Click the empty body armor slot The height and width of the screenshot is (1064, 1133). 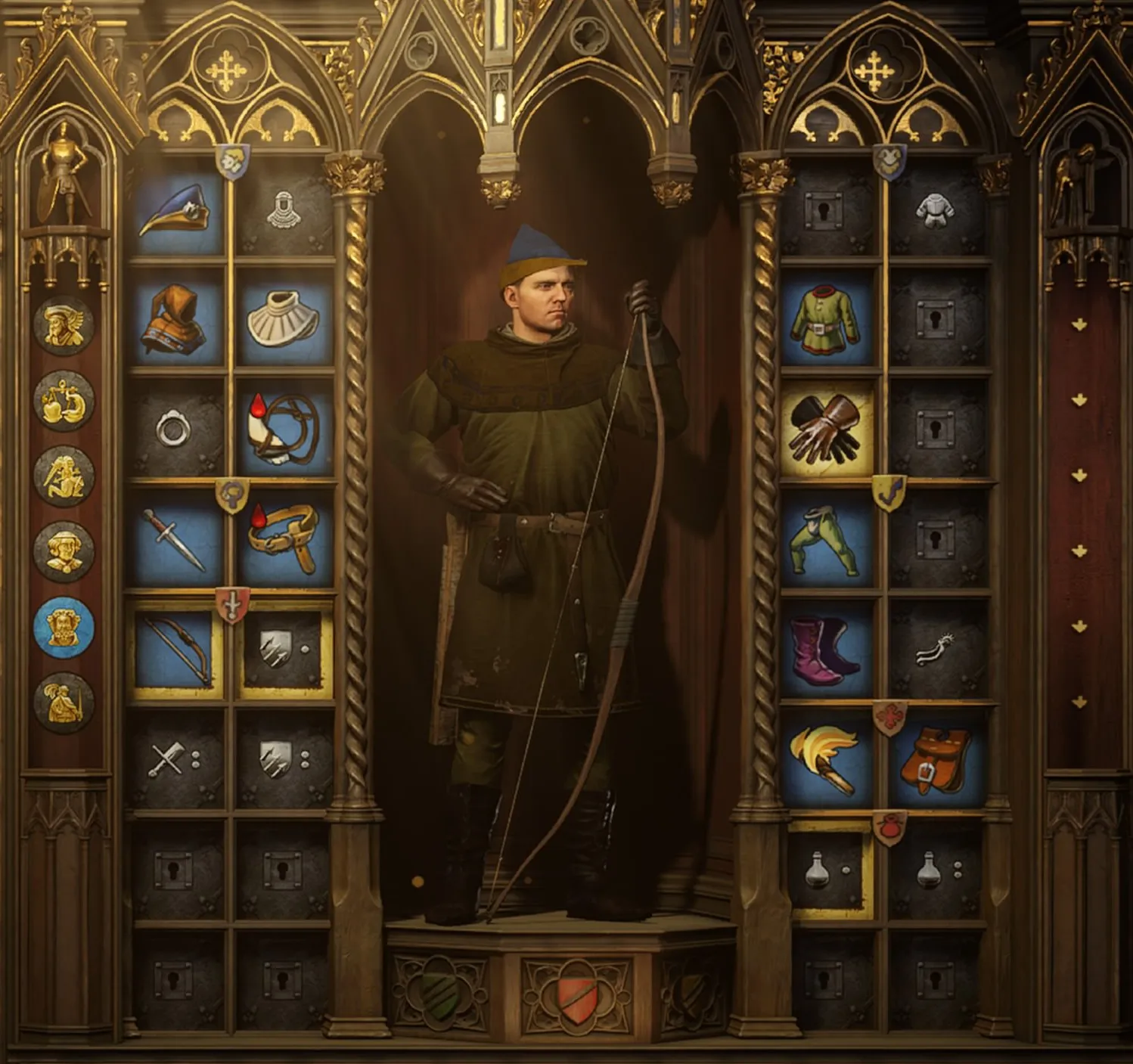tap(936, 210)
